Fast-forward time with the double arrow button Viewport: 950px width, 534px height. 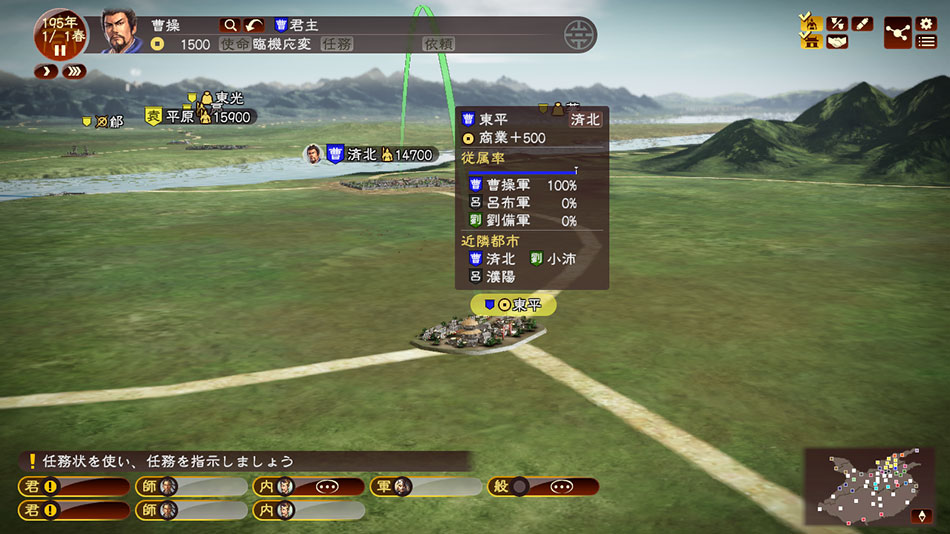[x=73, y=72]
